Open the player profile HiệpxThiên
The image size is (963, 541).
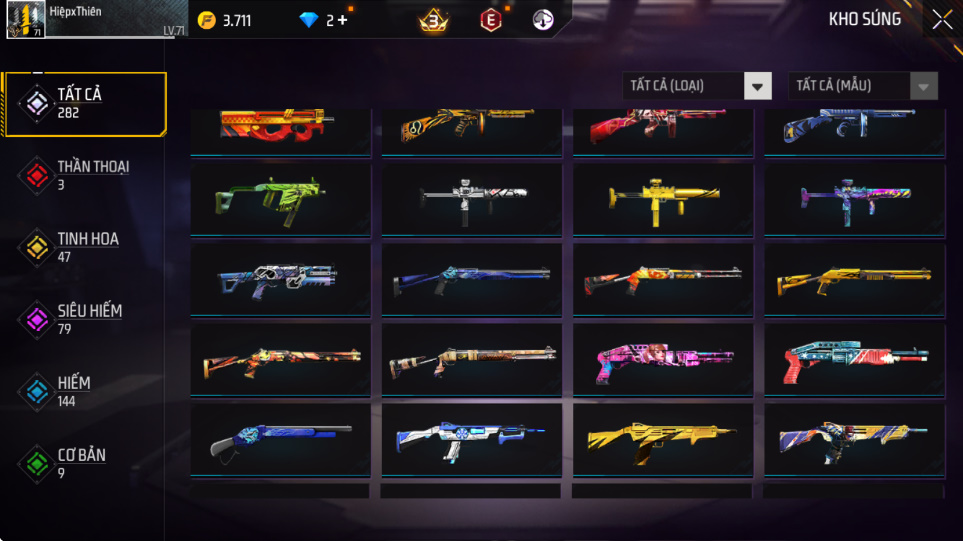point(26,20)
